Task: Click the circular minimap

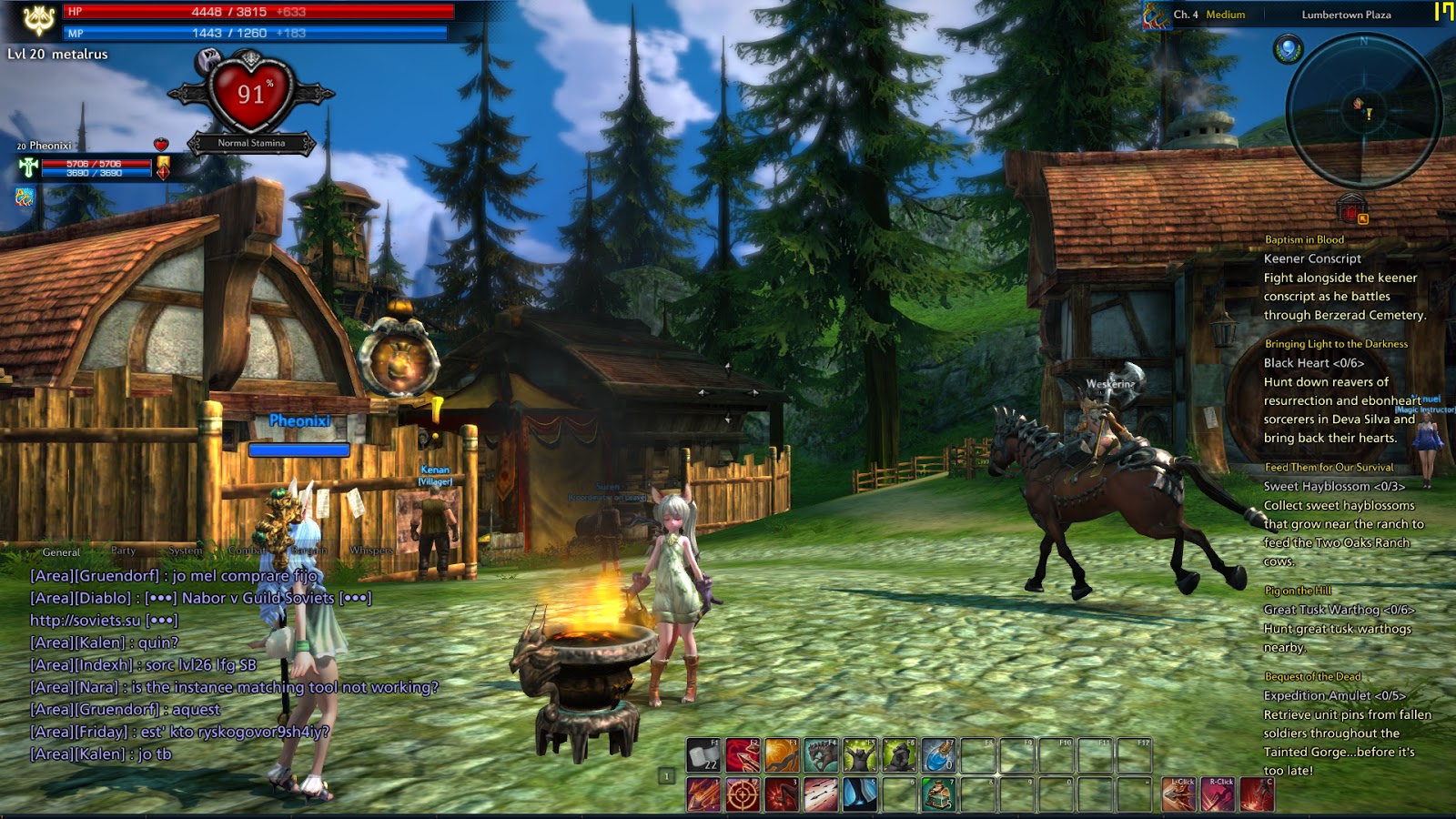Action: coord(1363,111)
